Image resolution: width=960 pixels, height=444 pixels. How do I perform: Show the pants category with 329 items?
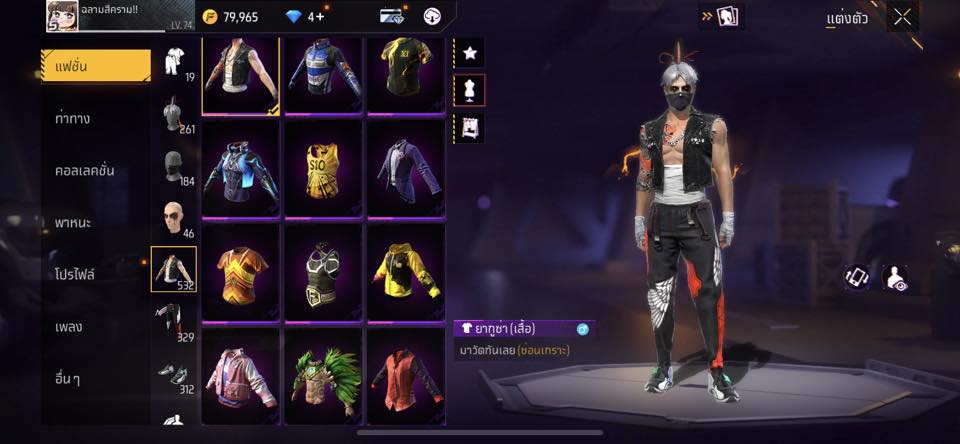pyautogui.click(x=174, y=322)
